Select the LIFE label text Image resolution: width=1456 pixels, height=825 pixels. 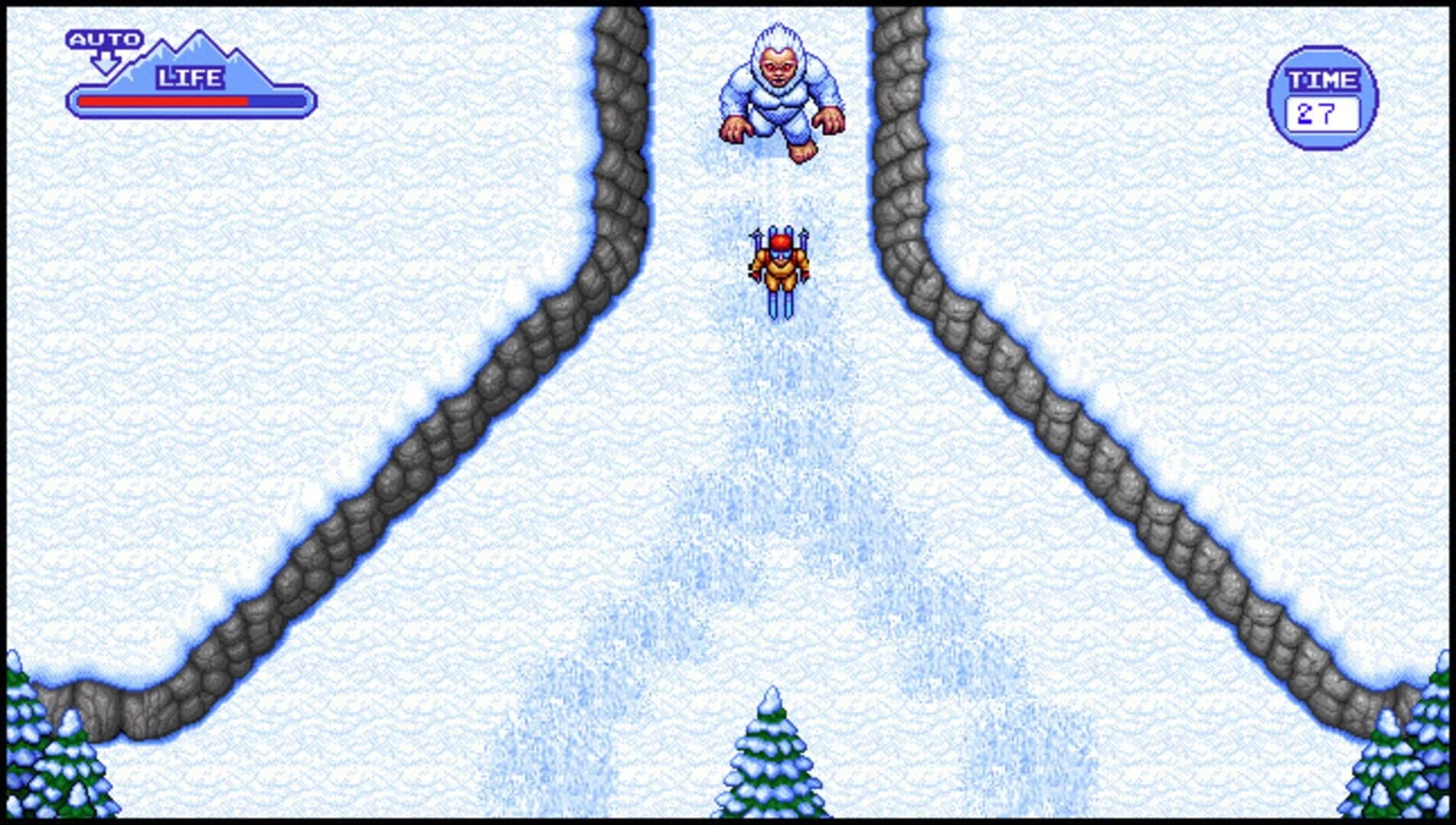pos(189,76)
